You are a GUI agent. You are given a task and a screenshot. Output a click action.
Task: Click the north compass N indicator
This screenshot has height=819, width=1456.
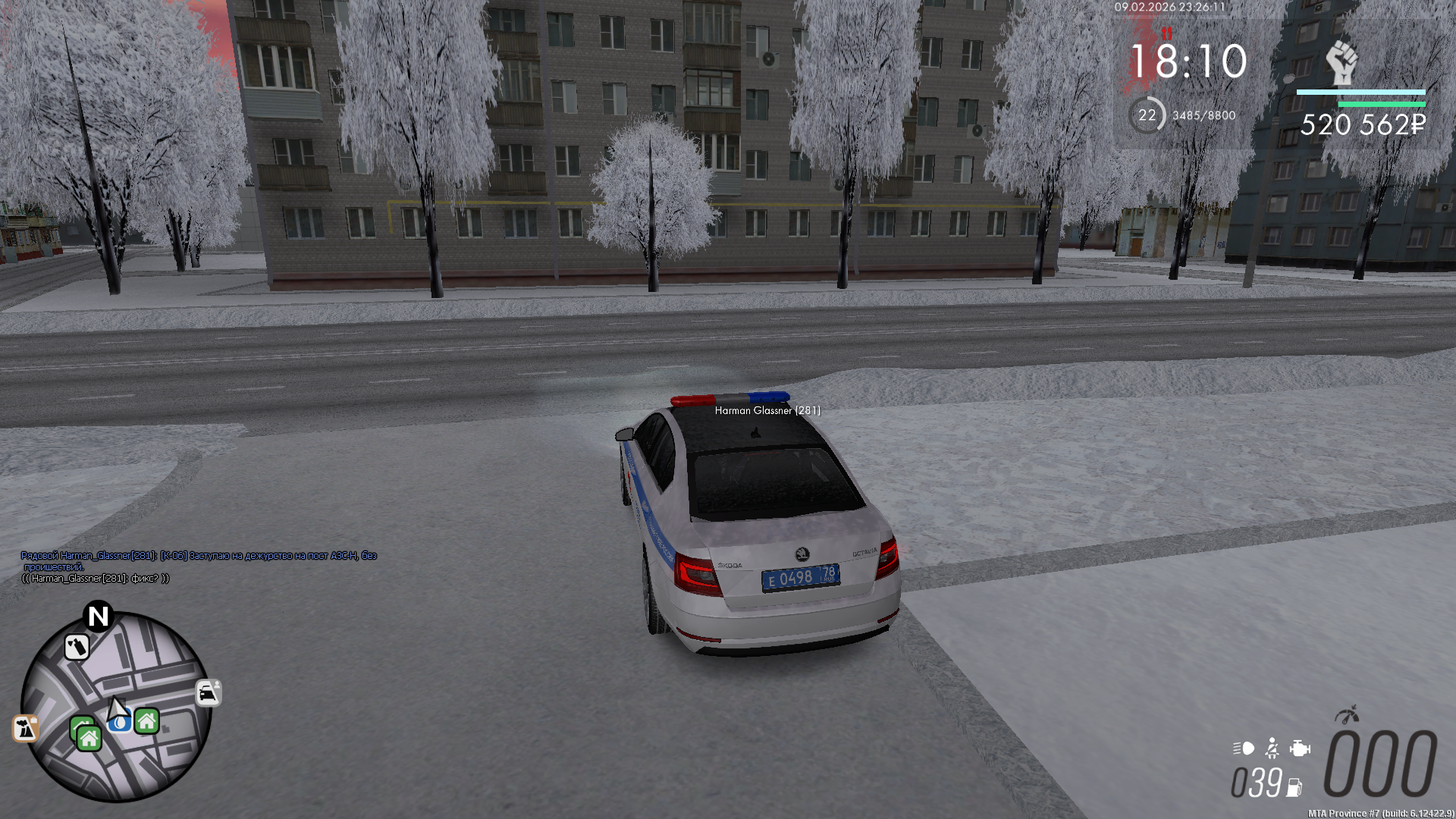click(x=99, y=616)
